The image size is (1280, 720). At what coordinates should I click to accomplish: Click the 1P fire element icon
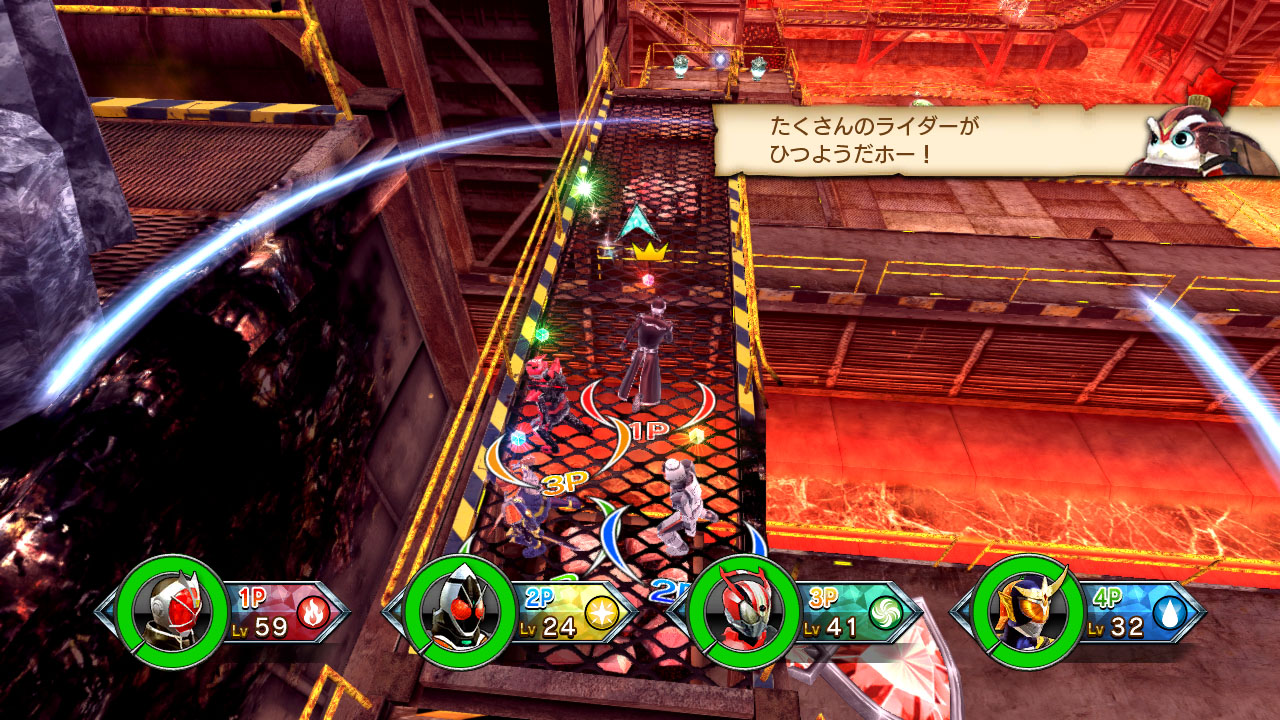coord(310,610)
